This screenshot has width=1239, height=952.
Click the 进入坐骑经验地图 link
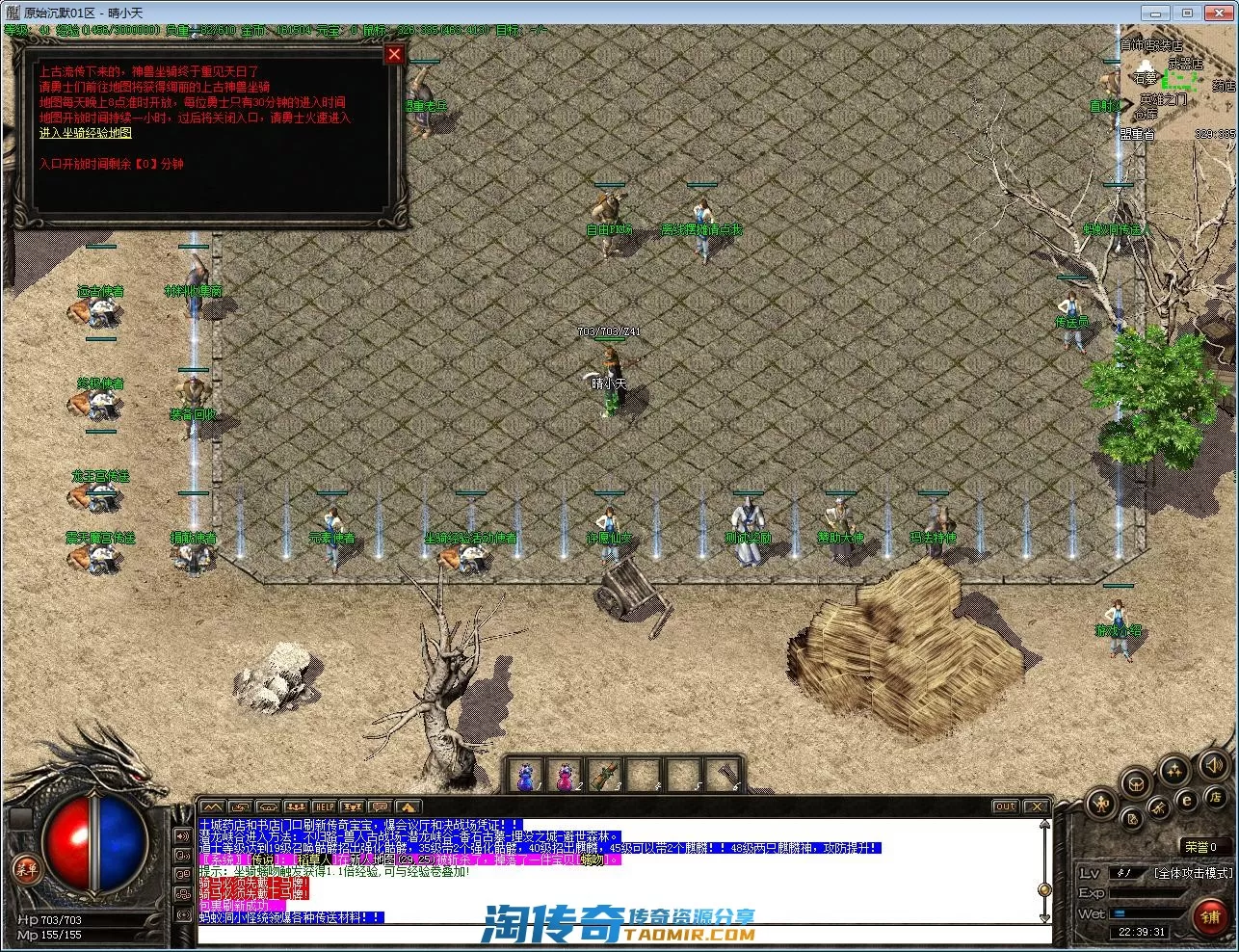(85, 133)
